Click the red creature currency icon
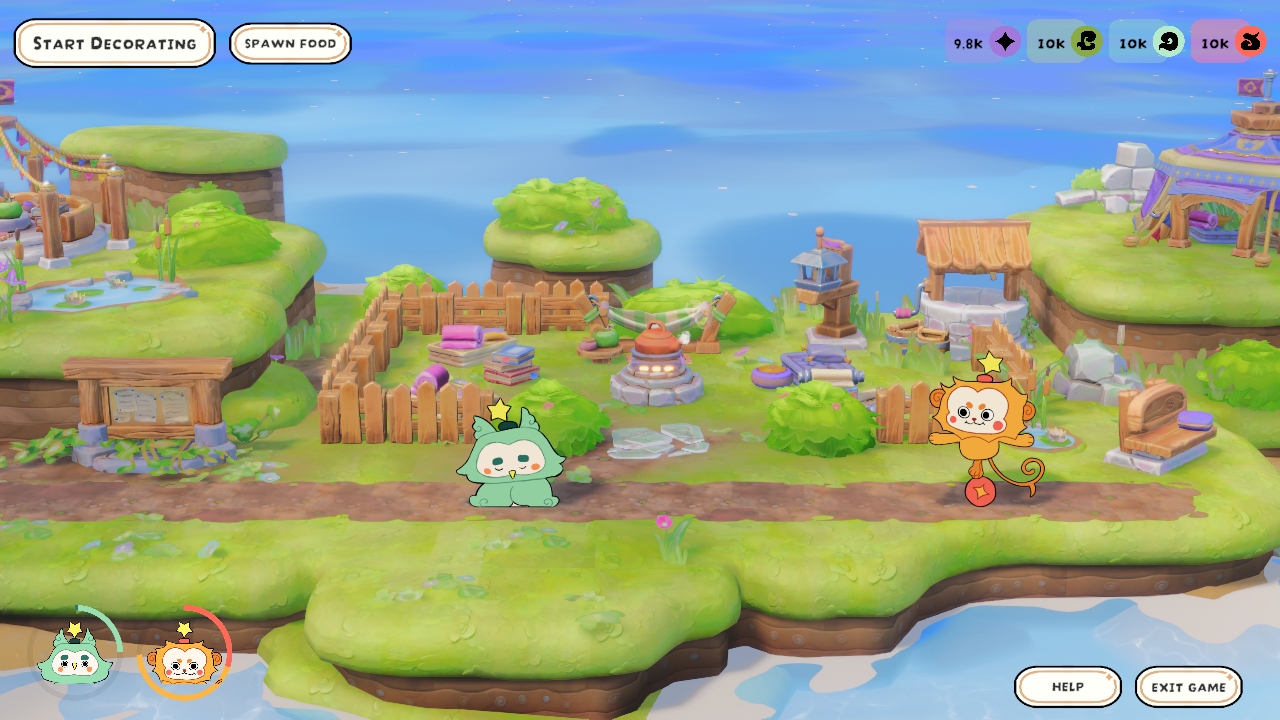Image resolution: width=1280 pixels, height=720 pixels. coord(1250,42)
